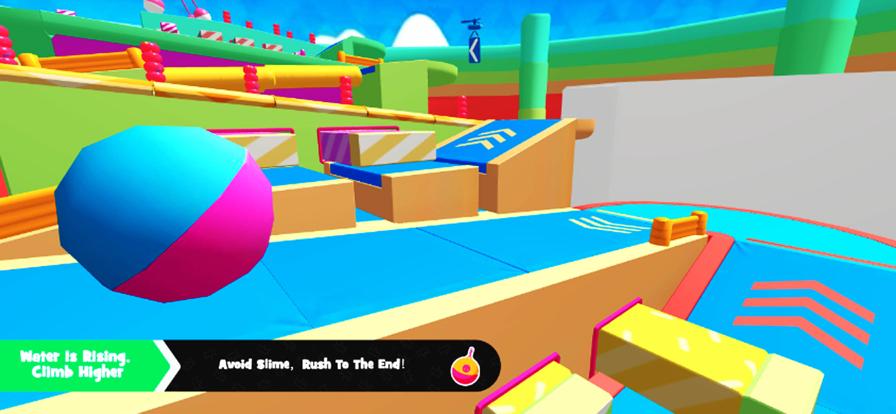
Task: Click the Water Is Rising objective banner
Action: [x=80, y=365]
